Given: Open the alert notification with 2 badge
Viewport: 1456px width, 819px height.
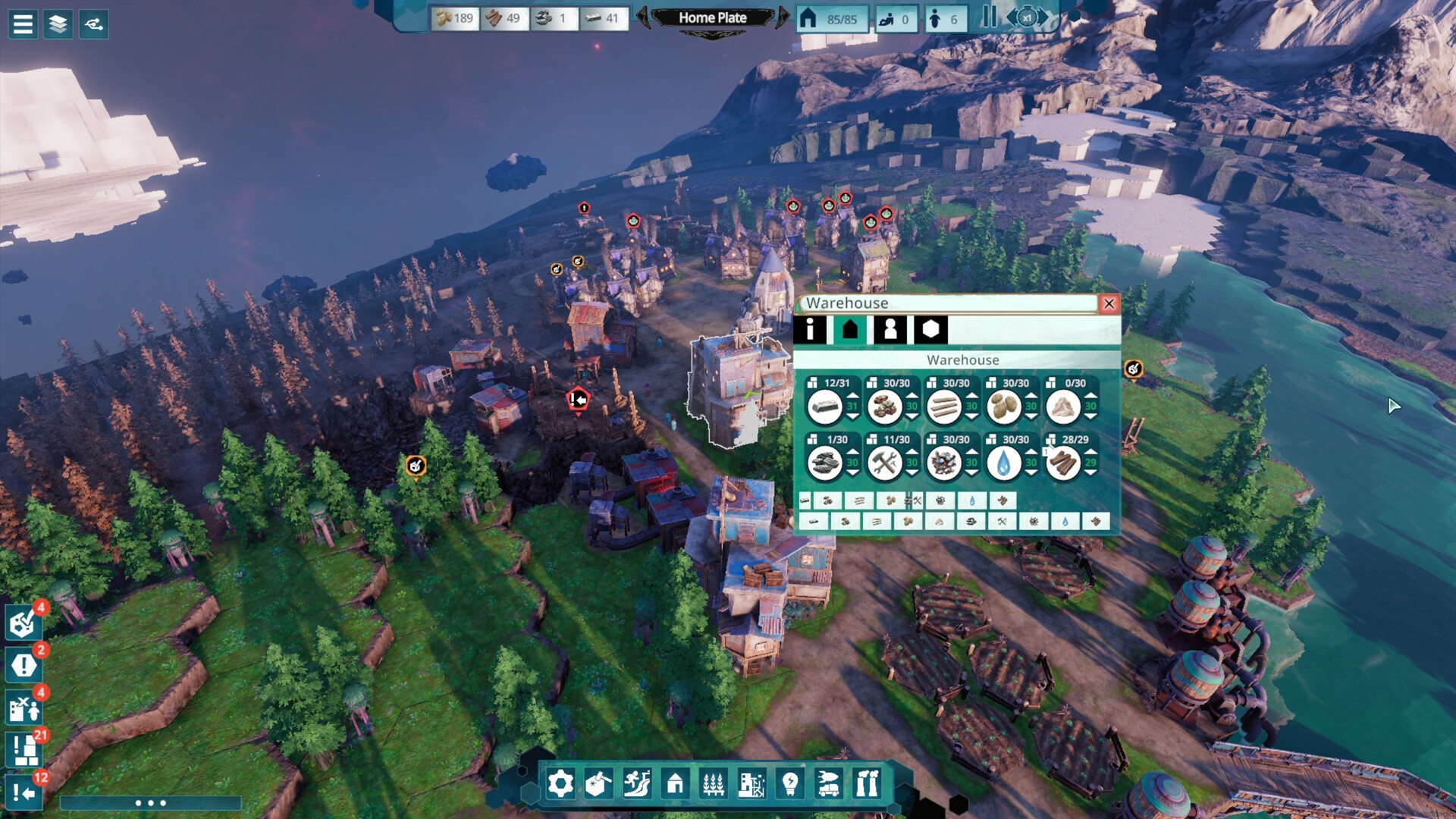Looking at the screenshot, I should click(x=24, y=665).
